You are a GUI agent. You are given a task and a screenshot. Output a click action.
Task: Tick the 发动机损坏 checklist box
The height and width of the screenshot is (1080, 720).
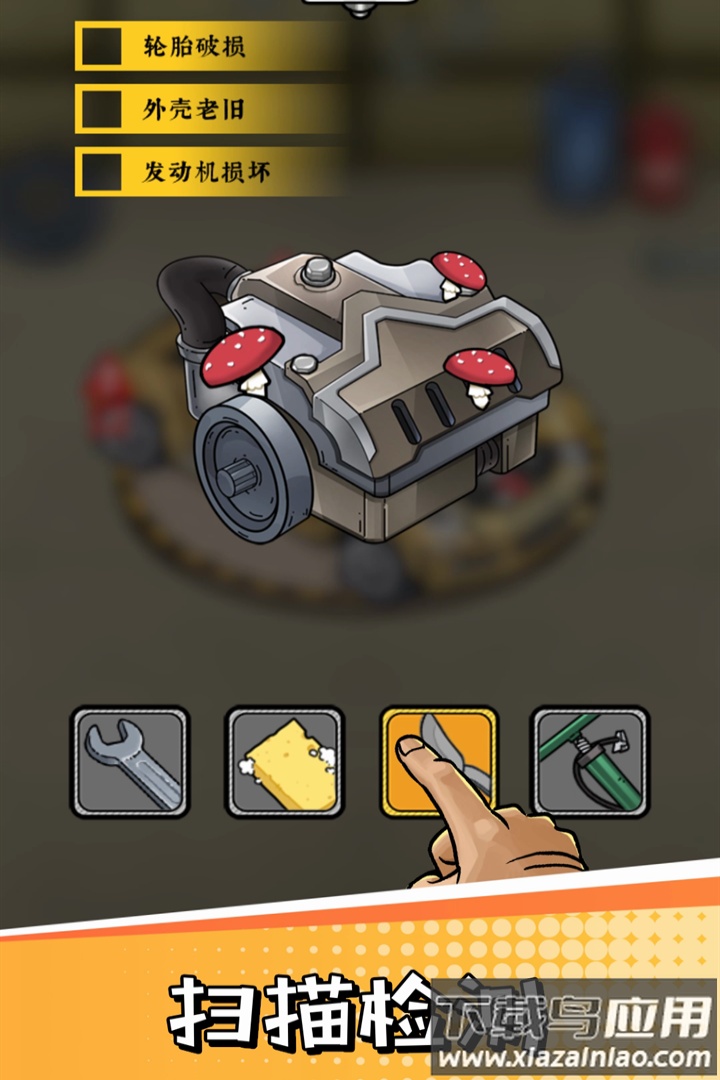pos(101,172)
